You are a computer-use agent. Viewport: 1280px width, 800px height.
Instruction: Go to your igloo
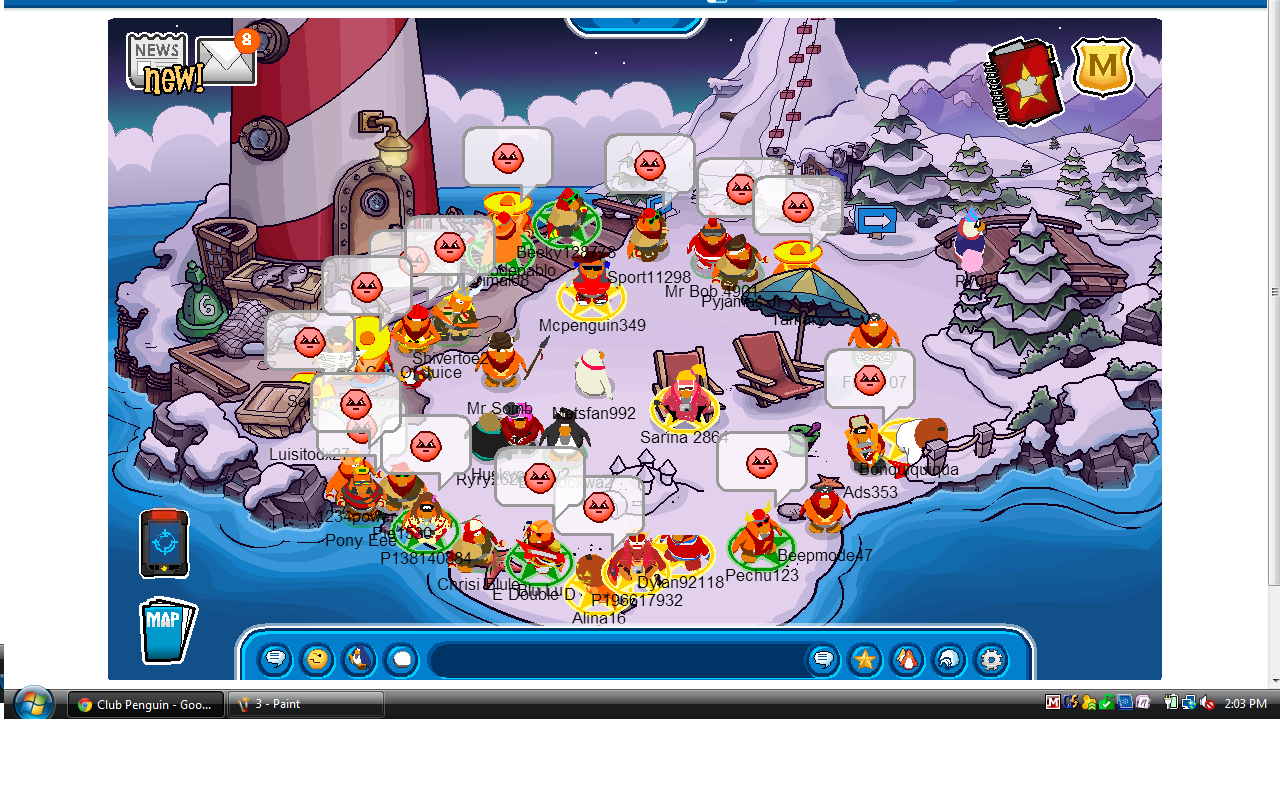pyautogui.click(x=949, y=660)
